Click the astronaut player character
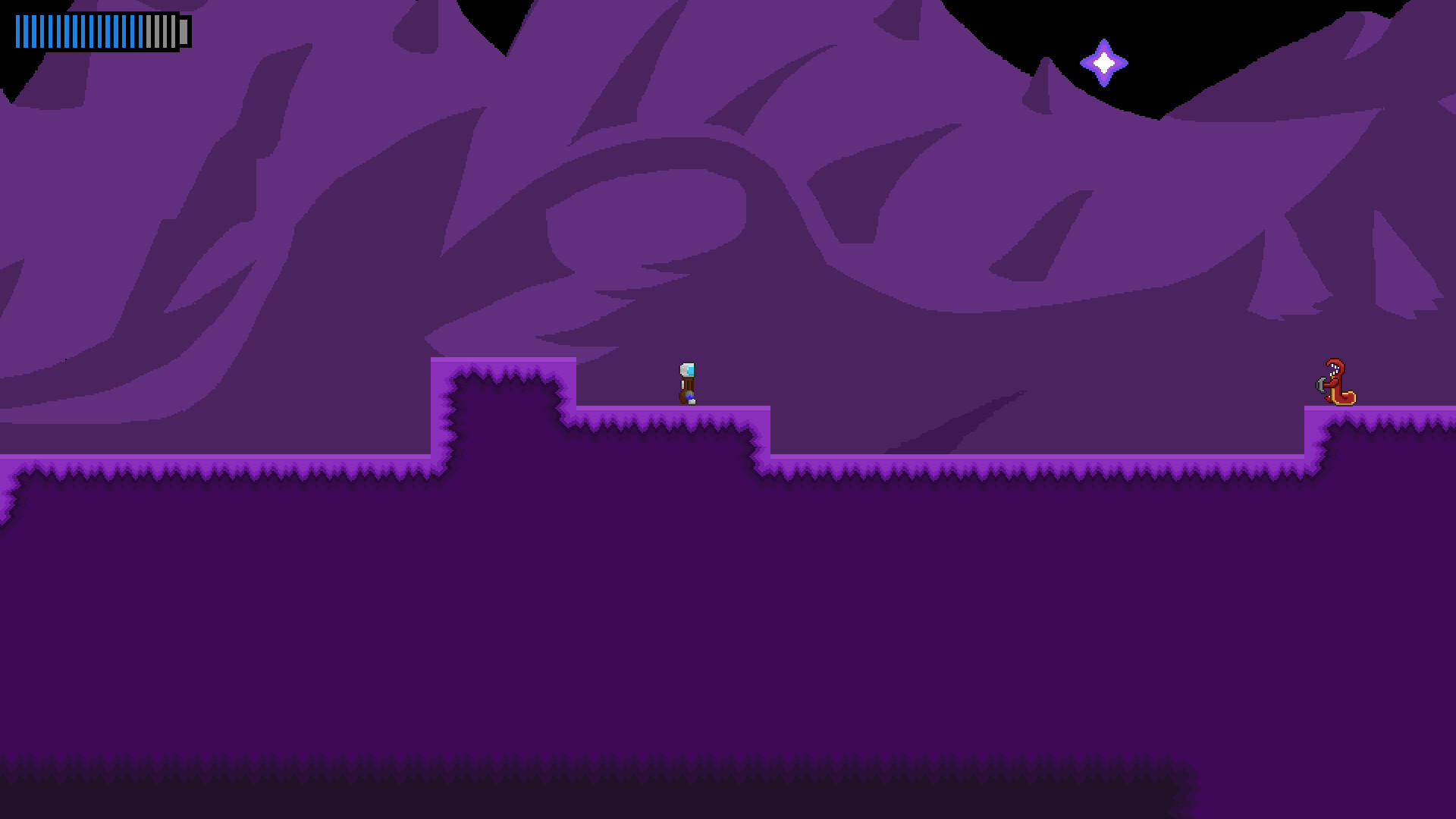Image resolution: width=1456 pixels, height=819 pixels. click(686, 383)
